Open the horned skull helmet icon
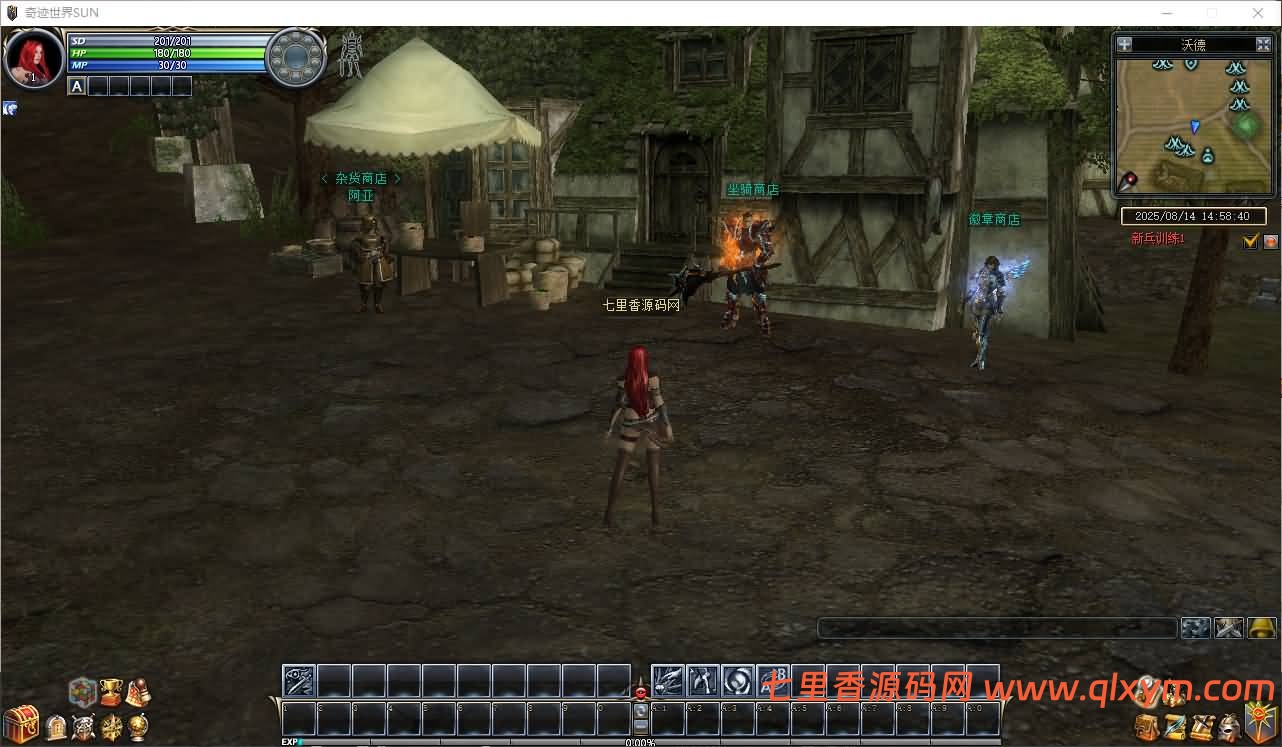1282x747 pixels. pos(84,727)
